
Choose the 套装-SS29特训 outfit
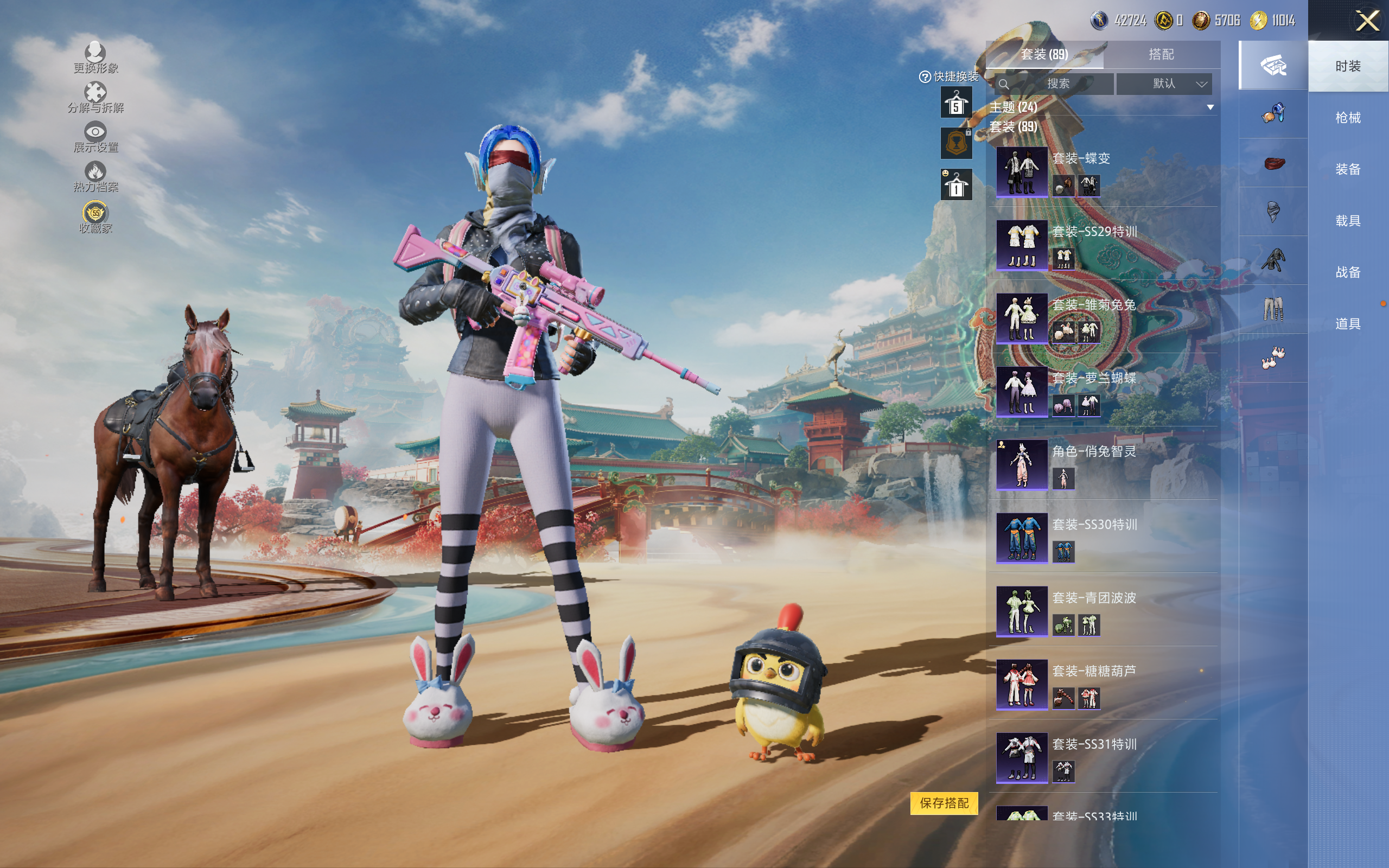click(x=1022, y=245)
